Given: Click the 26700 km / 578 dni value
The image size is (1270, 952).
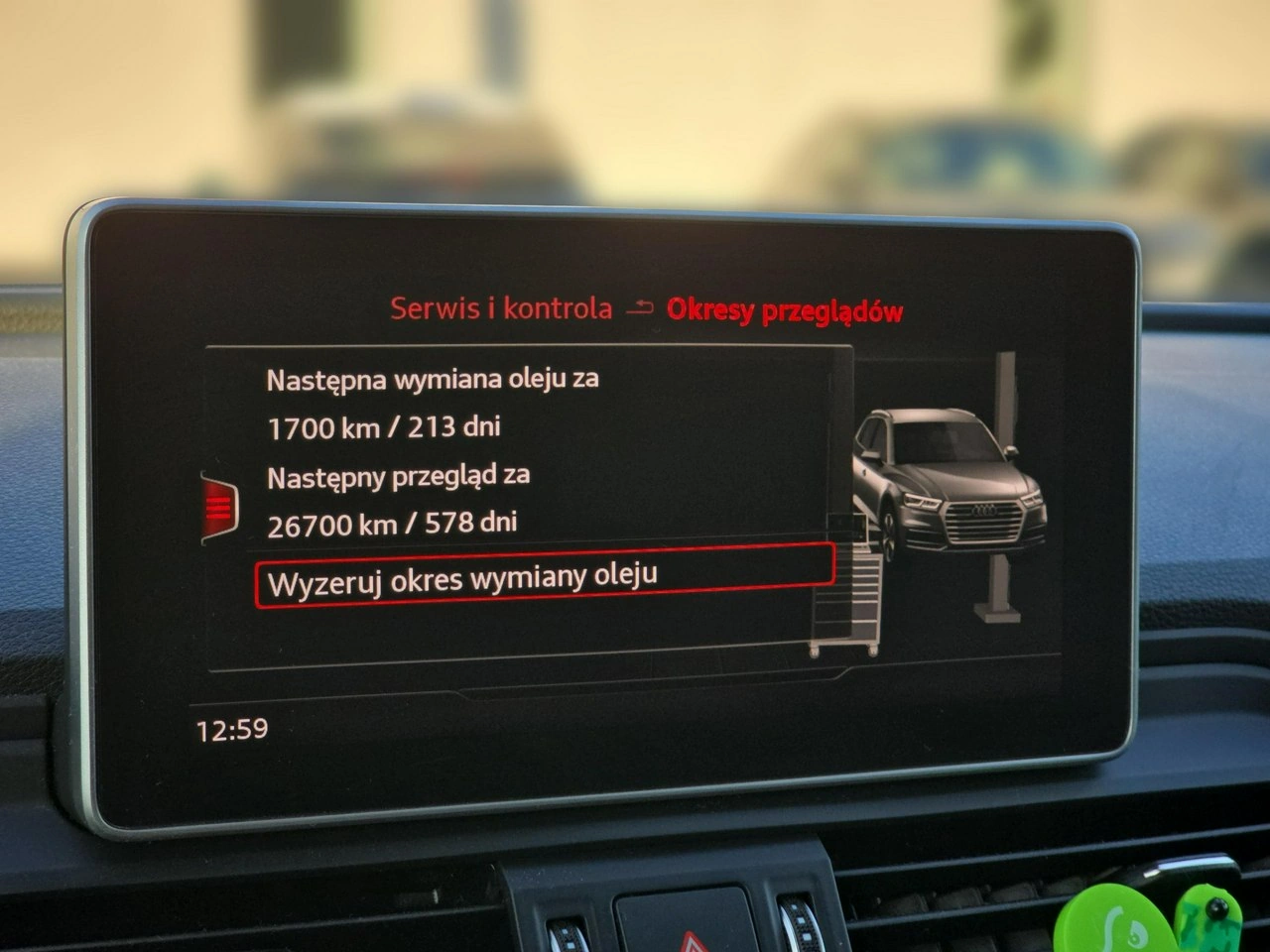Looking at the screenshot, I should [392, 523].
